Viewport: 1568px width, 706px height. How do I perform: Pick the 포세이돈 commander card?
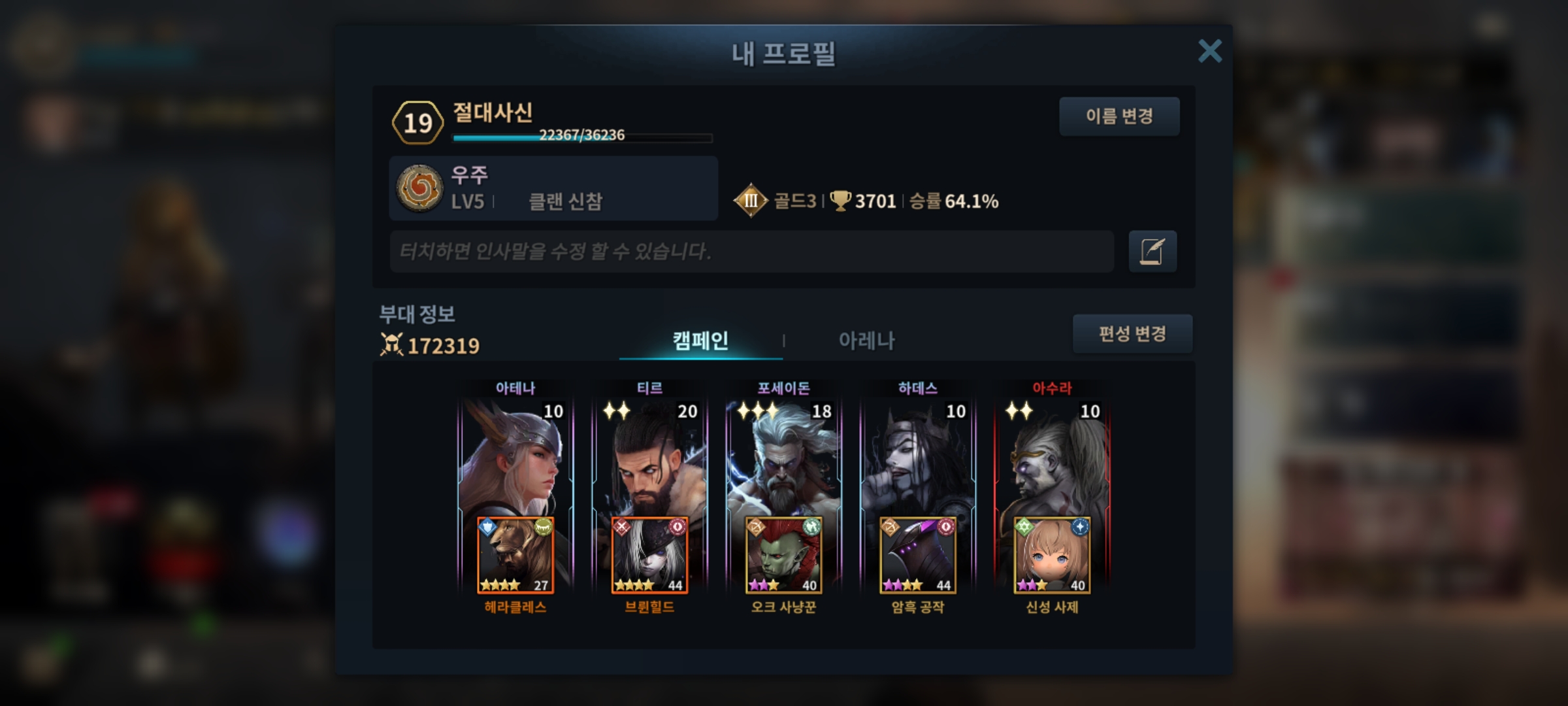click(x=783, y=458)
